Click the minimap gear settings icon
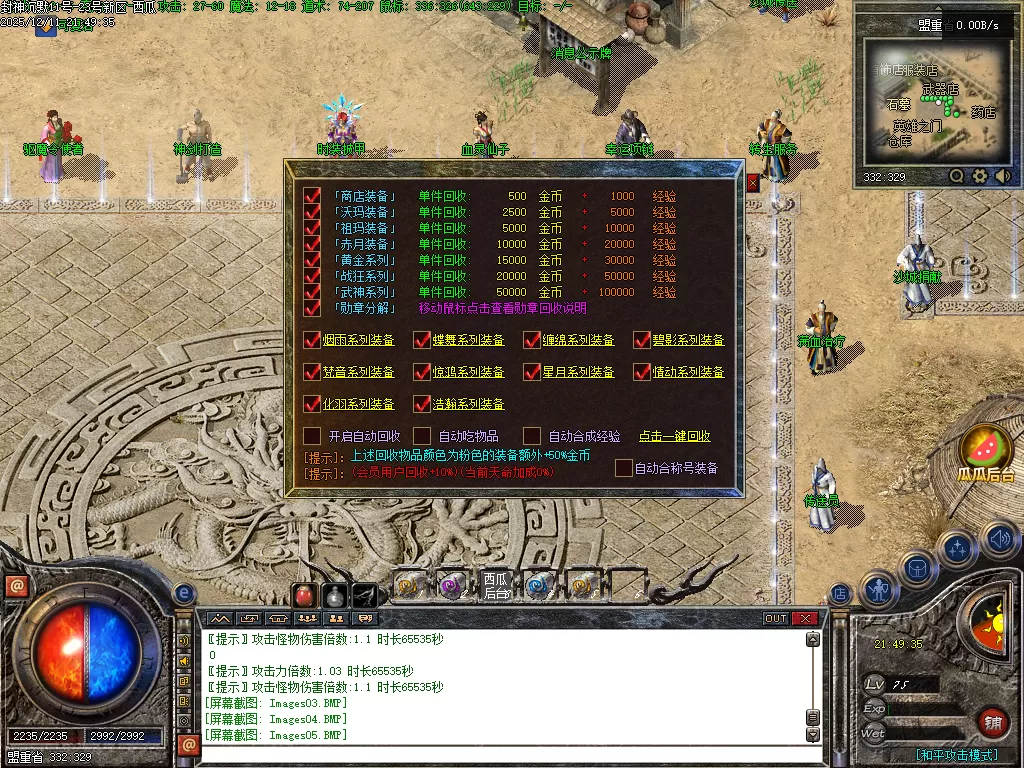Viewport: 1024px width, 768px height. tap(980, 176)
